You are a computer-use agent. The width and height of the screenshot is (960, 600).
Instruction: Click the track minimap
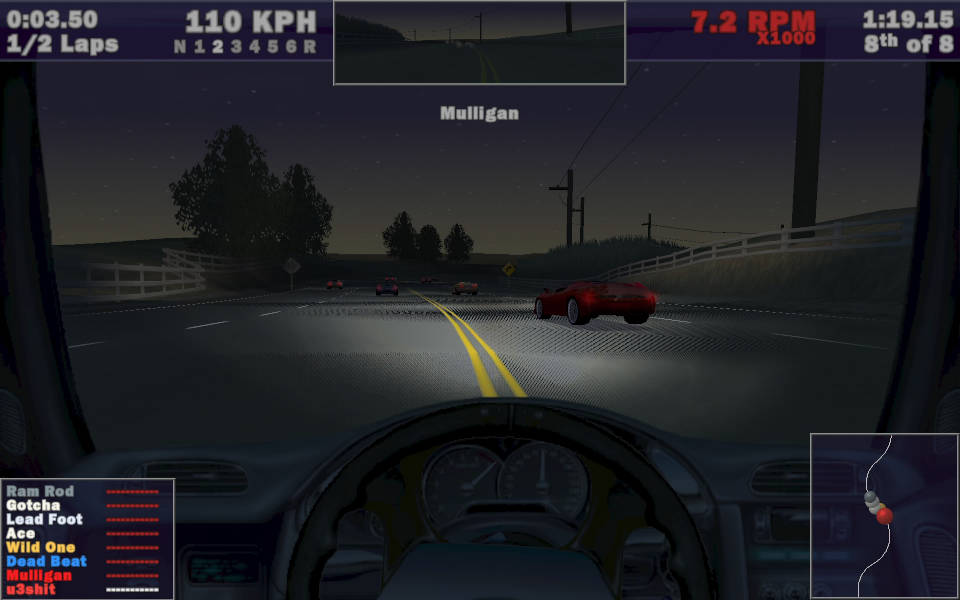tap(884, 515)
